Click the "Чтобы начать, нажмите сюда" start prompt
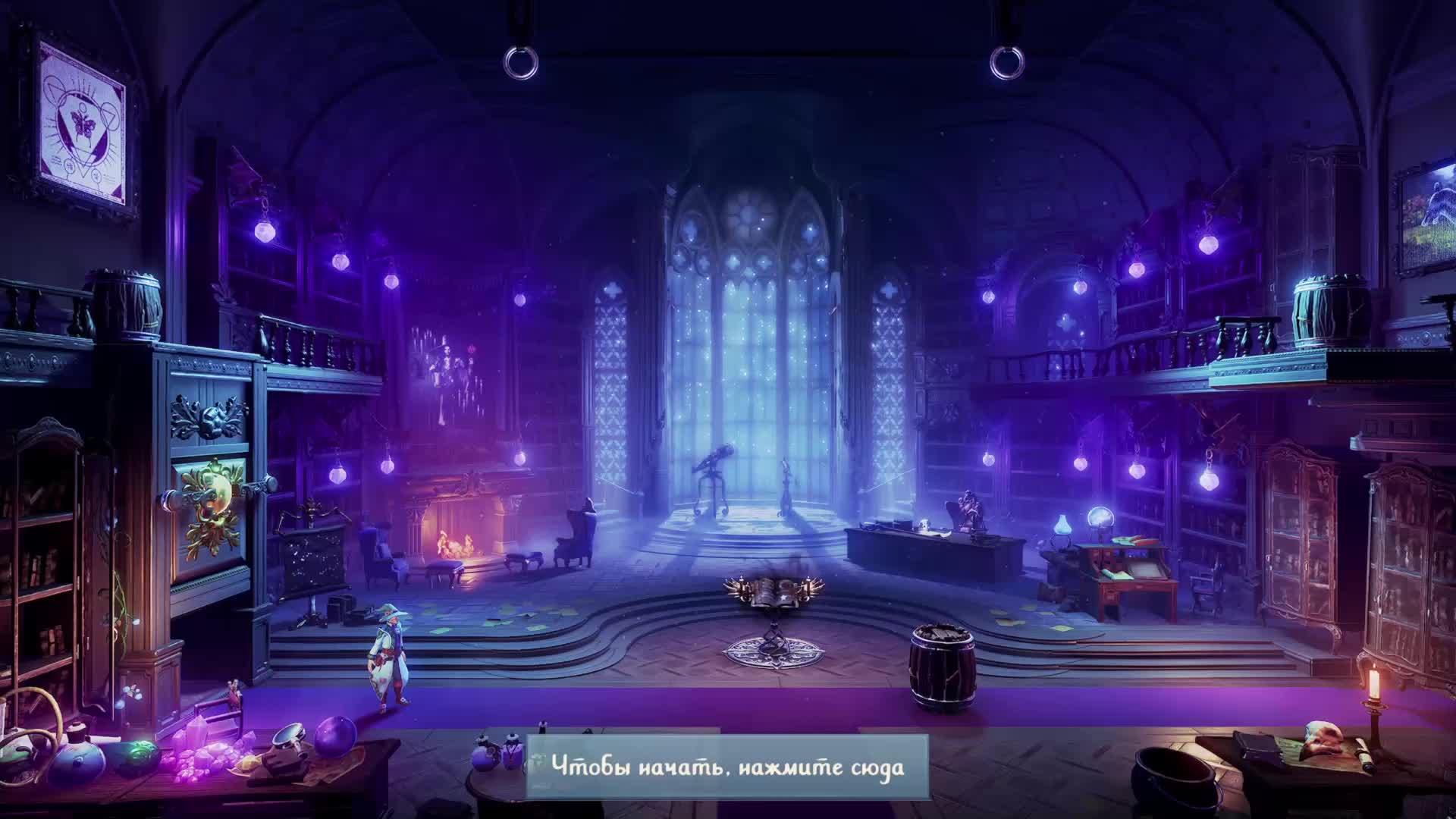The image size is (1456, 819). pos(727,766)
